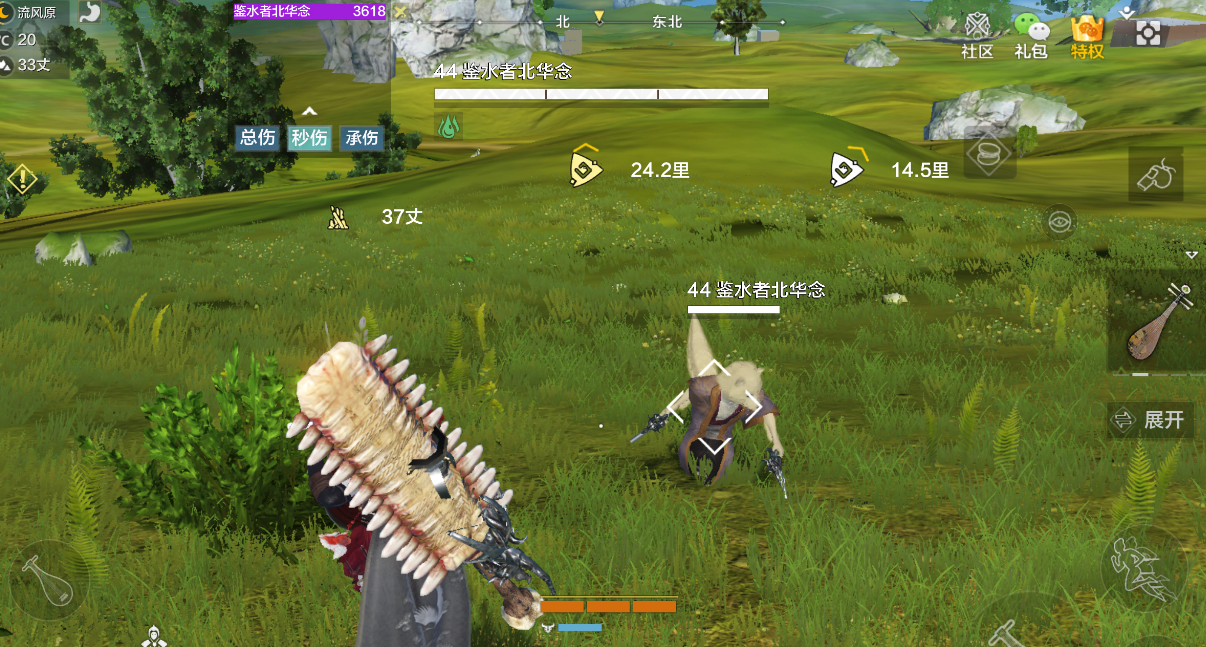This screenshot has height=647, width=1206.
Task: Tap the bottom-left pipa instrument button
Action: click(x=49, y=580)
